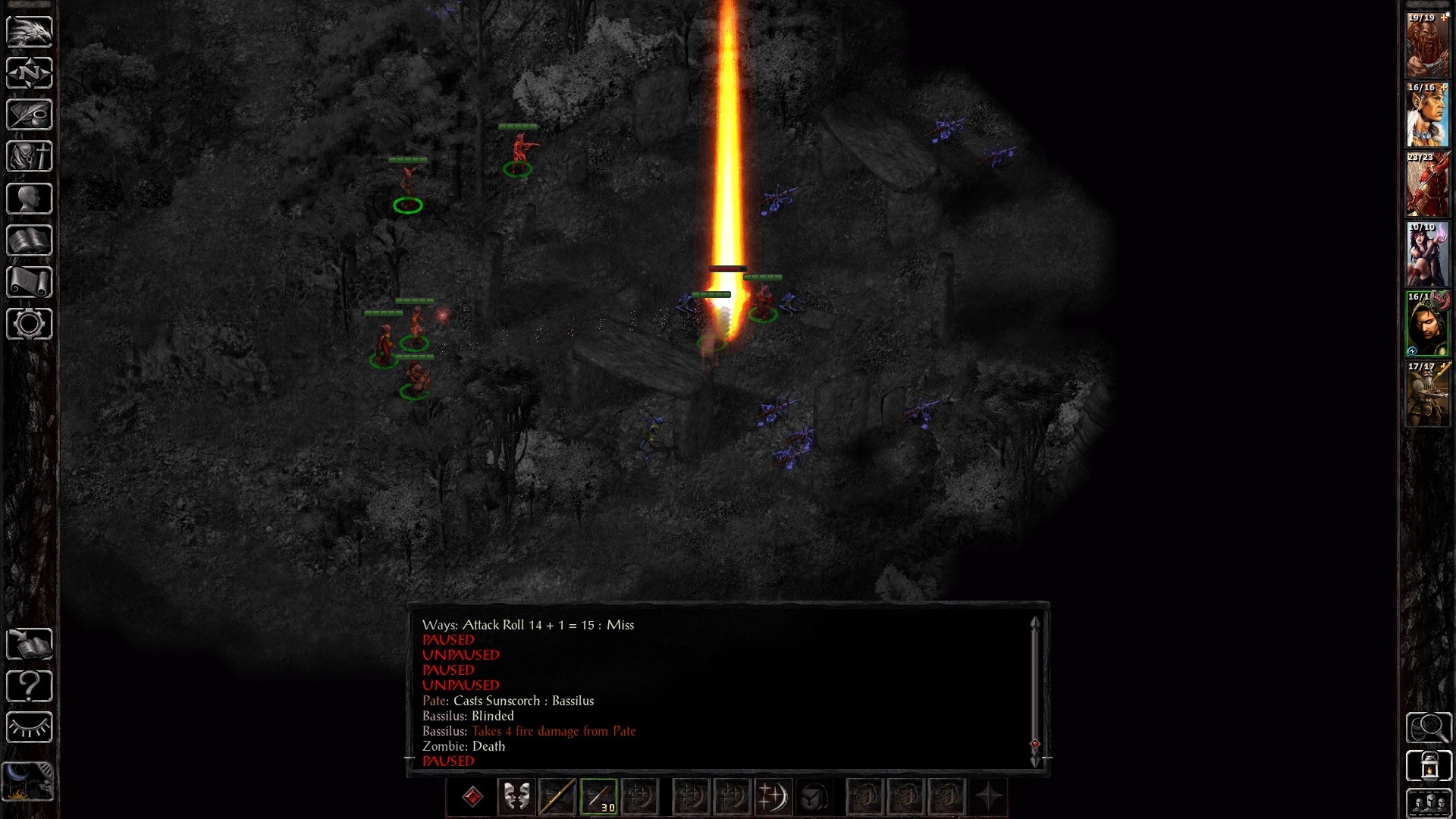Screen dimensions: 1456x819
Task: Toggle the closed-eye highlight button
Action: pos(30,728)
